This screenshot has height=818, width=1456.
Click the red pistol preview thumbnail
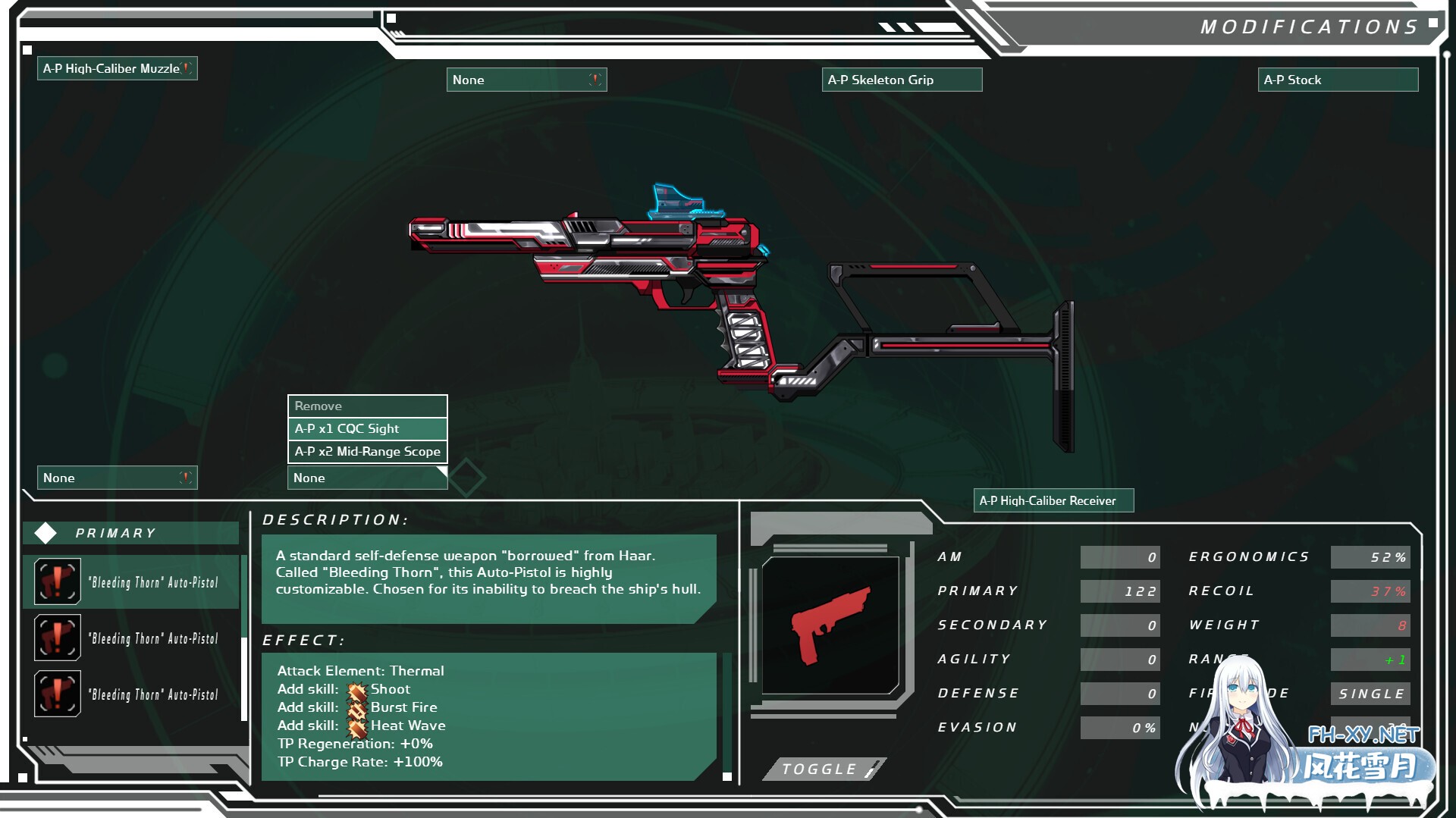tap(830, 625)
